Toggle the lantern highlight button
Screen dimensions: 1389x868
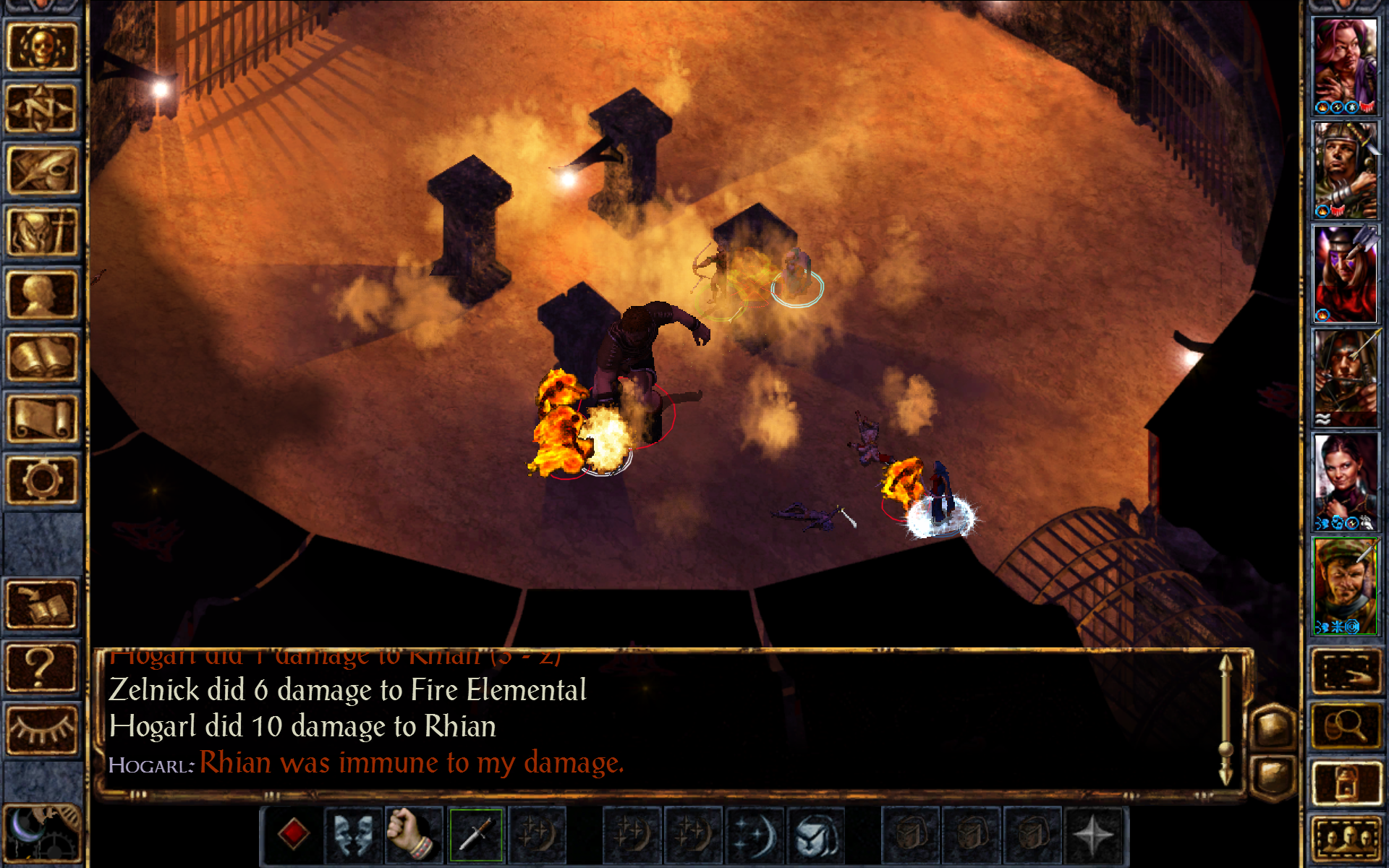pos(1346,782)
